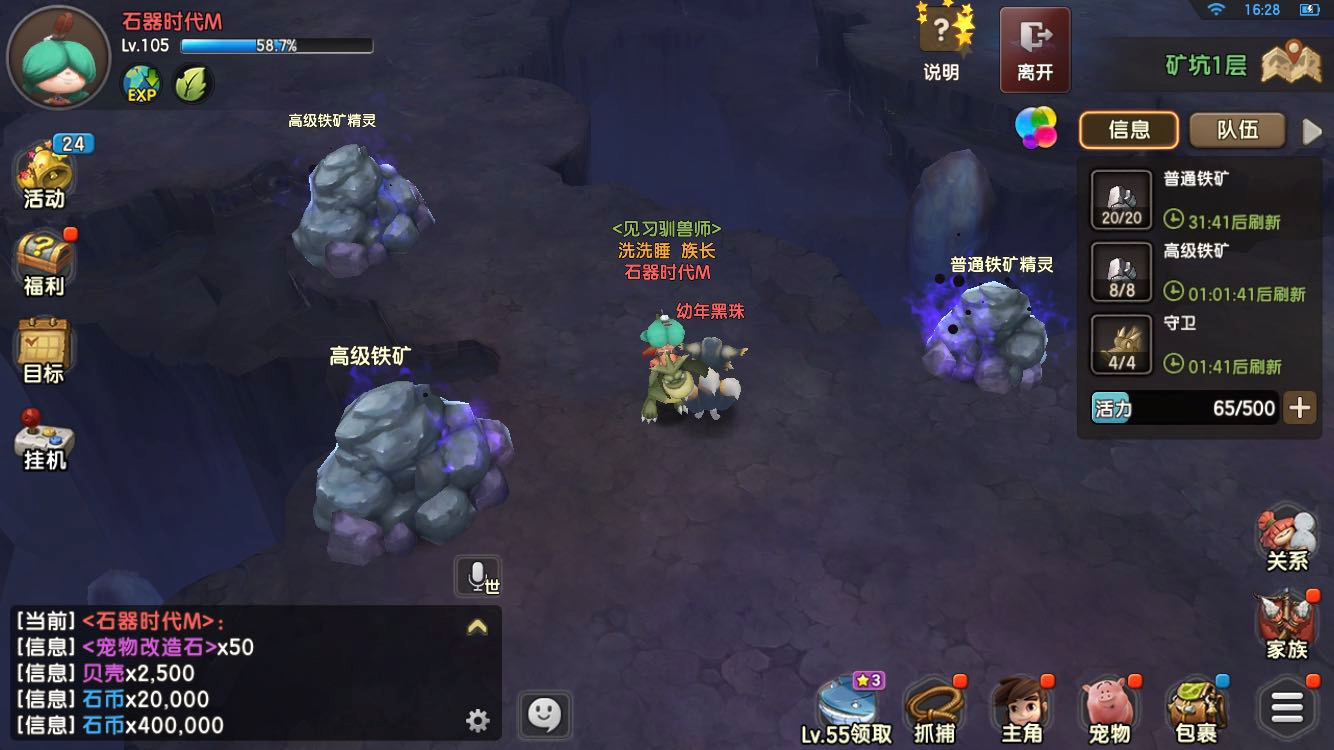Activate the 抓捕 capture rope

(934, 709)
